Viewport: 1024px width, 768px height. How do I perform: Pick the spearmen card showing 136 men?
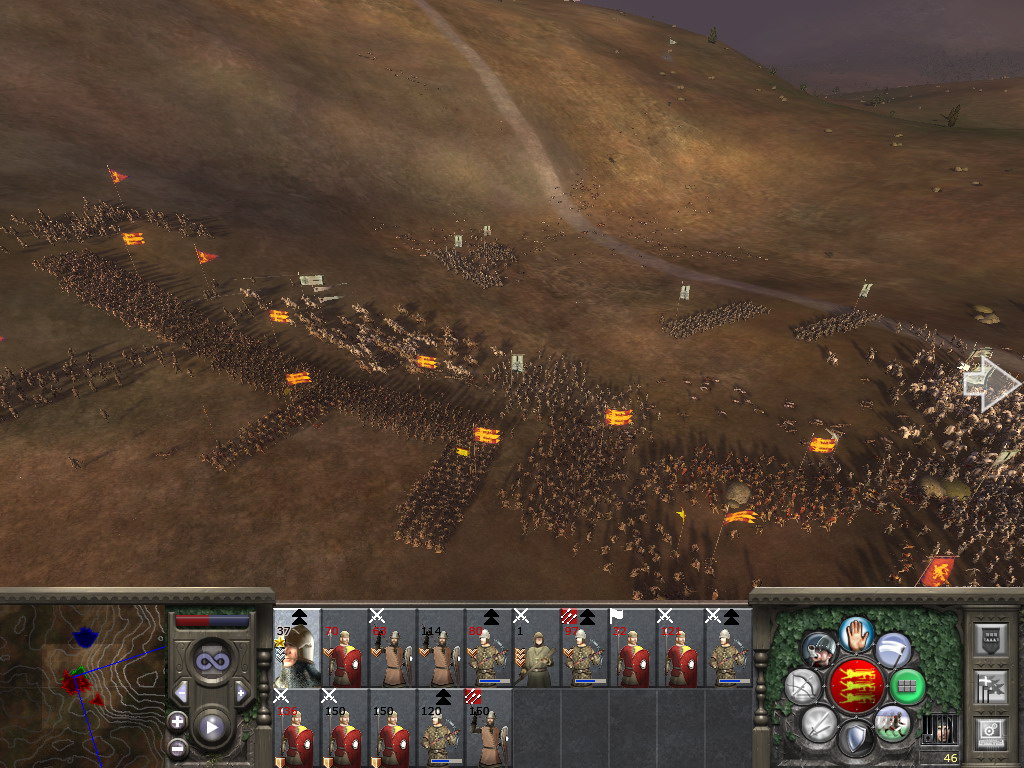coord(297,728)
